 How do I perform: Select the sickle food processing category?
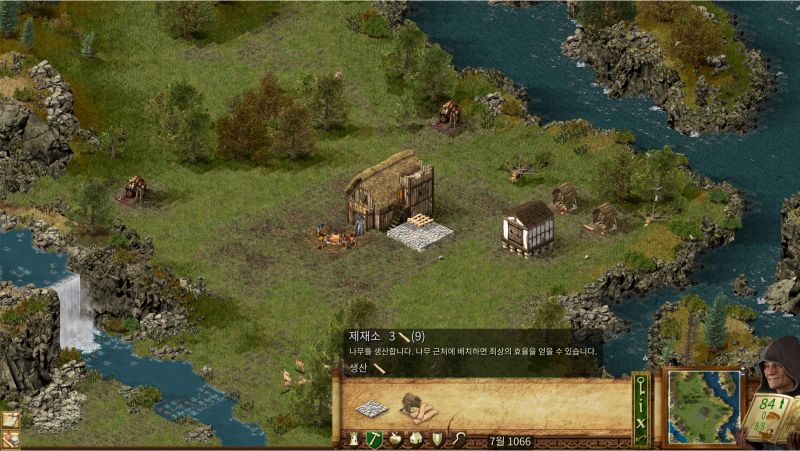pyautogui.click(x=459, y=439)
